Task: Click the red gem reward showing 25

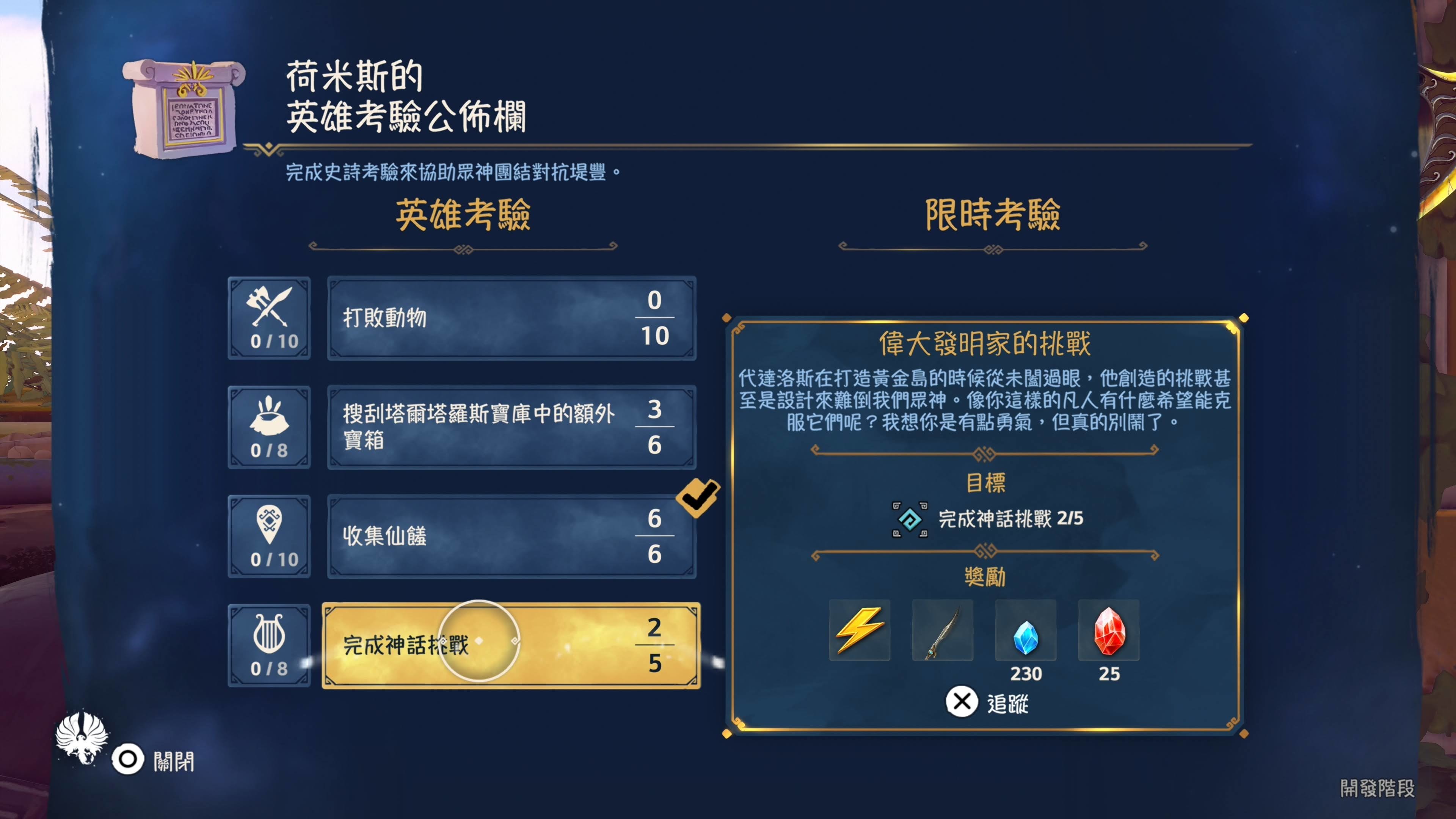Action: click(1108, 630)
